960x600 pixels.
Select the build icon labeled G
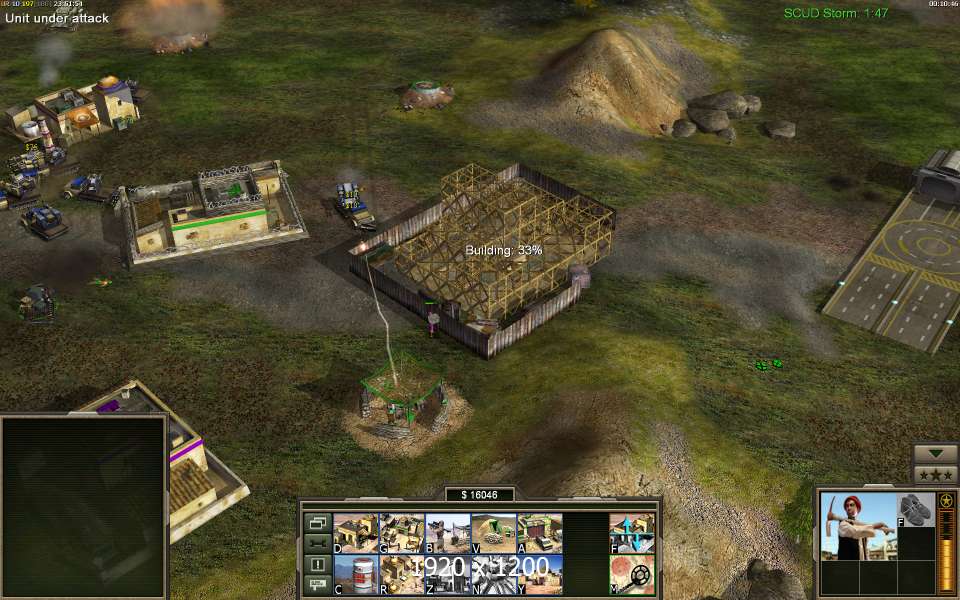[x=401, y=533]
